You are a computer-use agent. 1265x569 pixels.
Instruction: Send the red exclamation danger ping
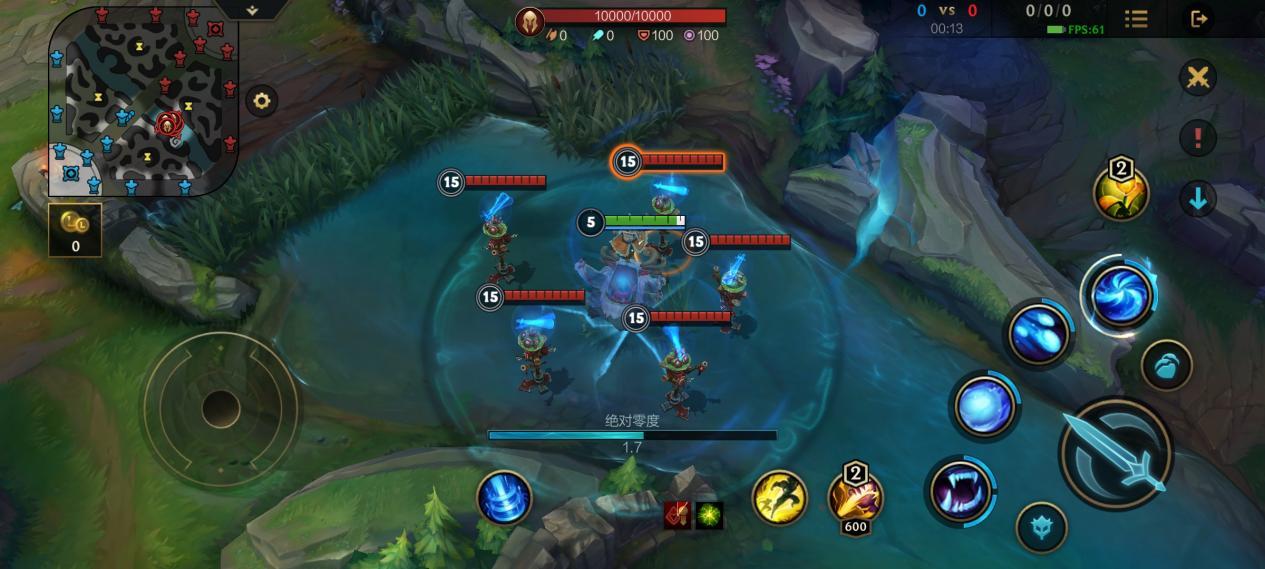tap(1197, 138)
